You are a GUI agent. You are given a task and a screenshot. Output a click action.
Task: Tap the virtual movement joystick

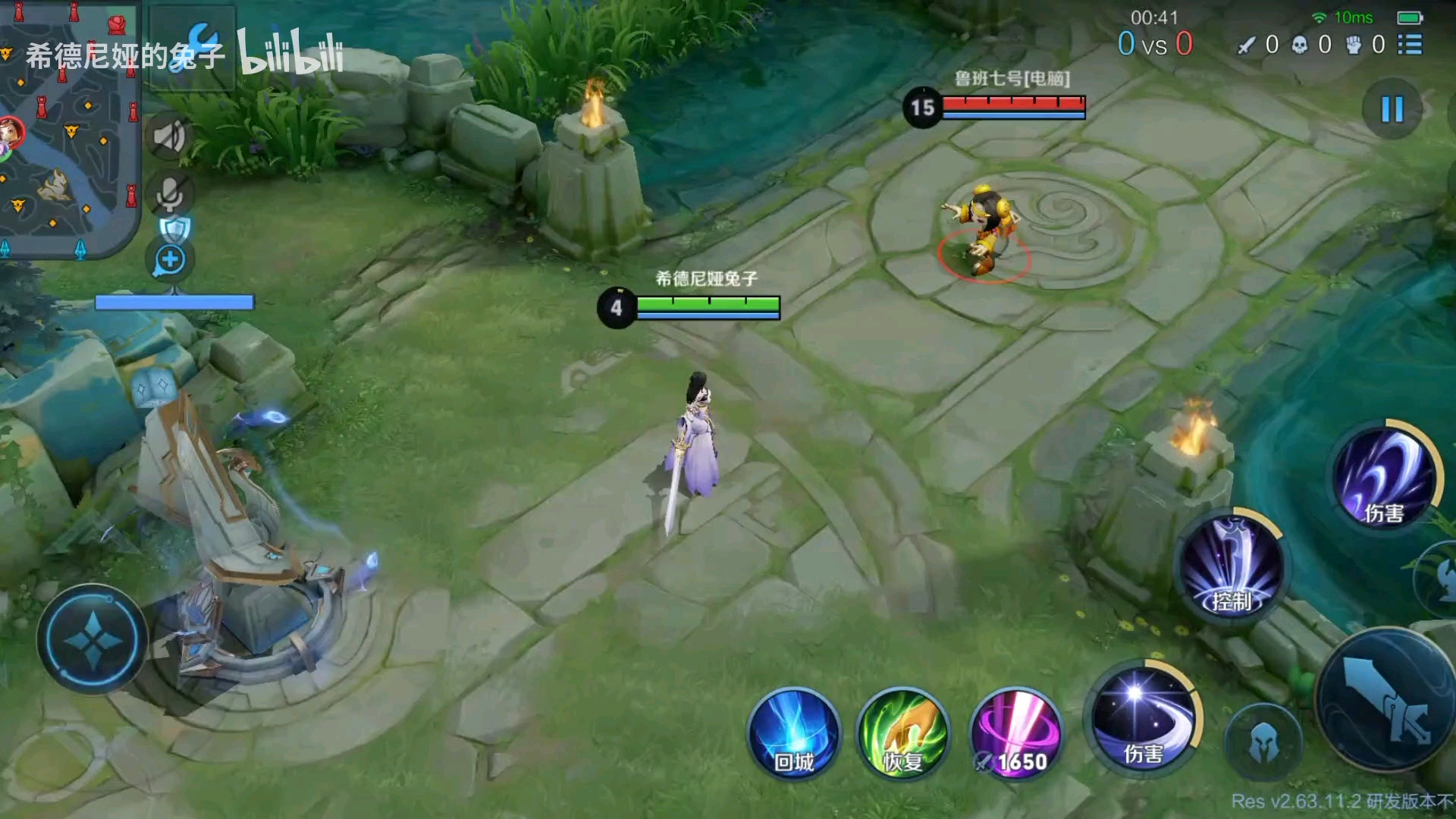93,639
